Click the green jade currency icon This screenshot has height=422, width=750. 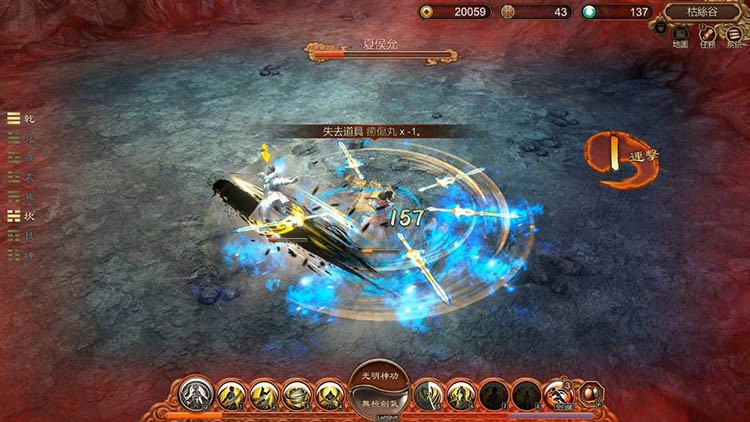click(591, 12)
